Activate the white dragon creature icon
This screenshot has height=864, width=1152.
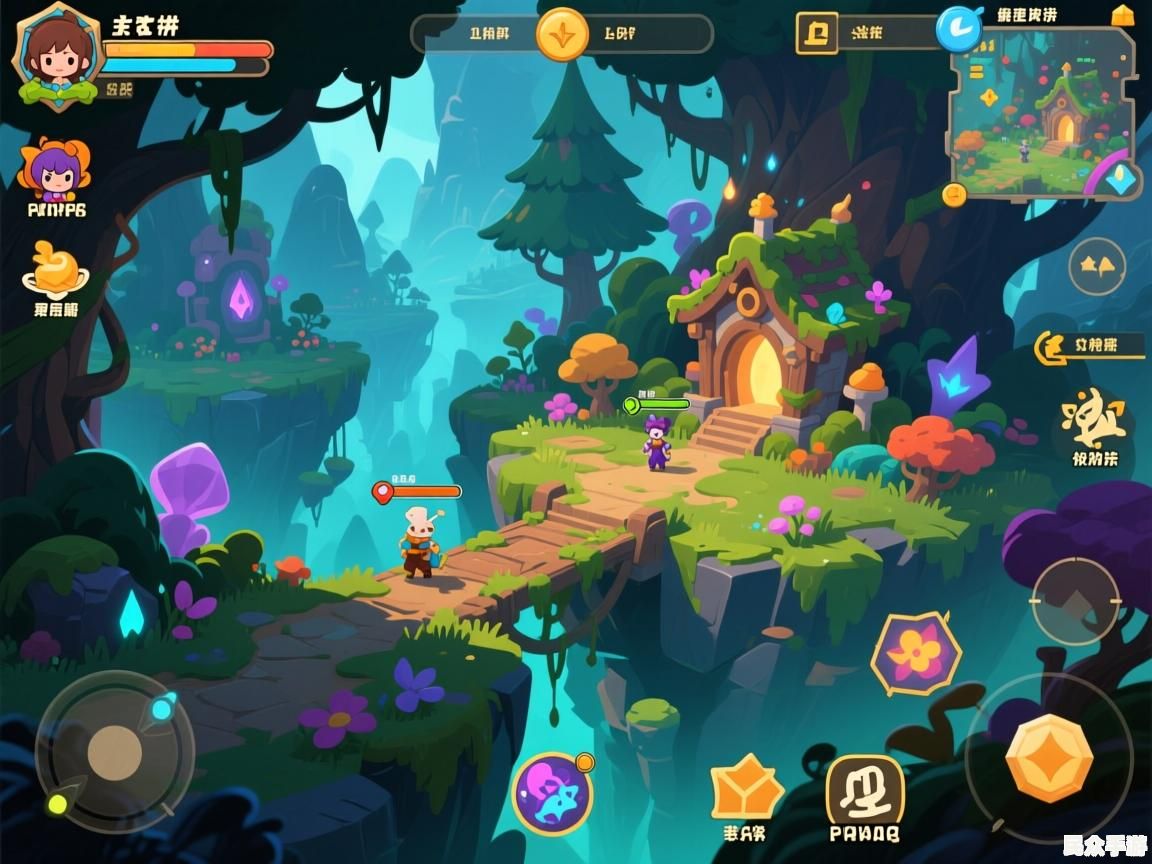click(1094, 420)
